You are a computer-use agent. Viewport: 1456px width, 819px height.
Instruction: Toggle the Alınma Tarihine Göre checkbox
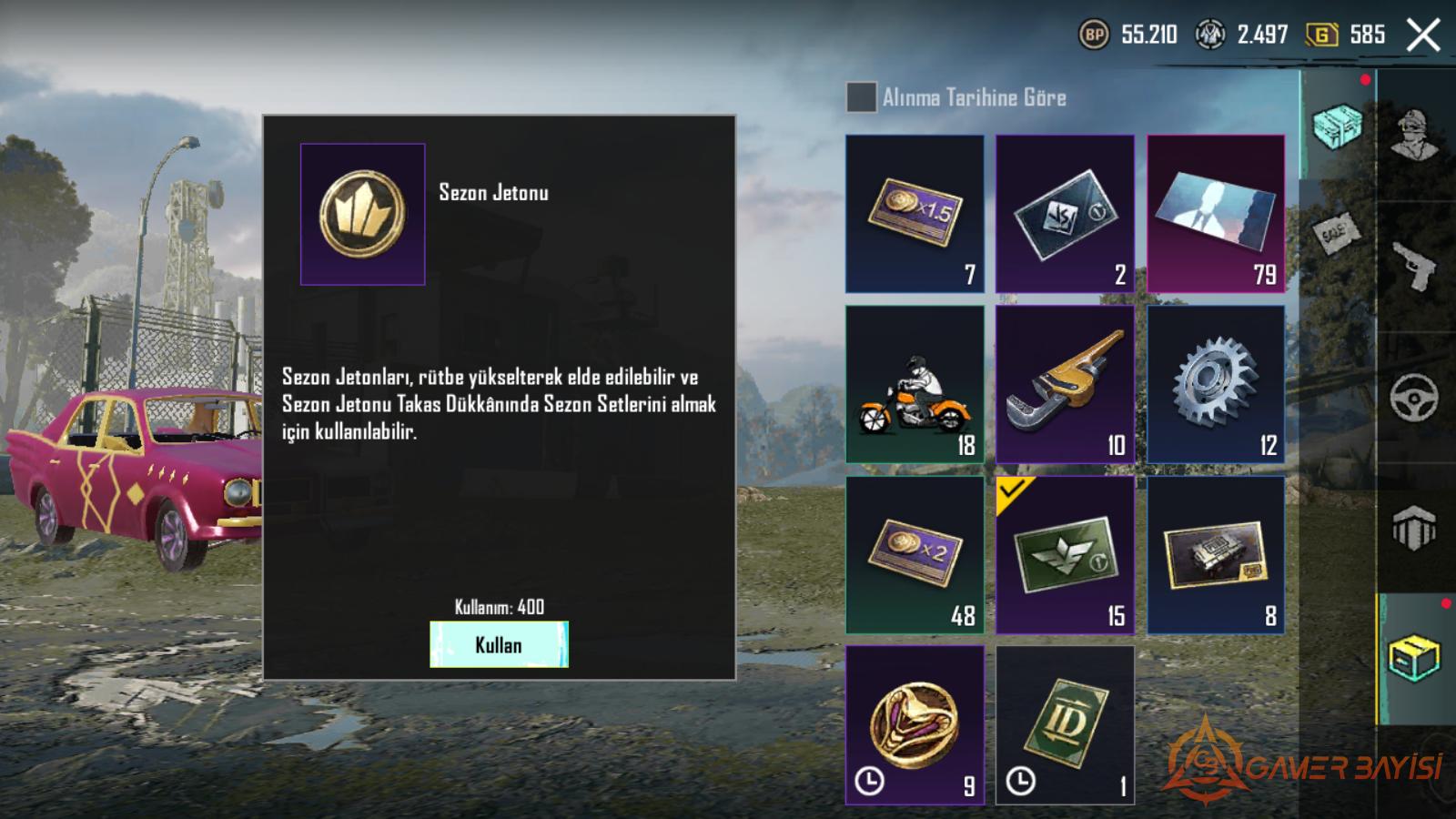point(861,97)
